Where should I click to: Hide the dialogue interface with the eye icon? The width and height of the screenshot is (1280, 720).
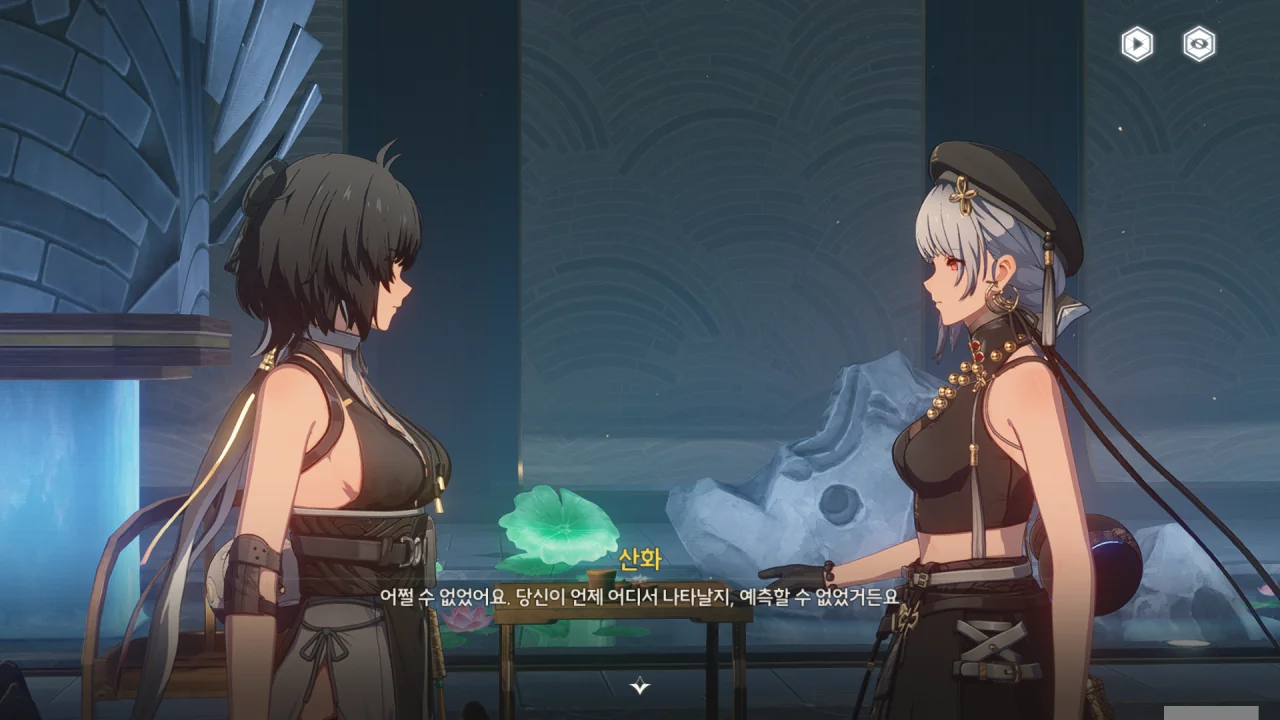click(1199, 44)
